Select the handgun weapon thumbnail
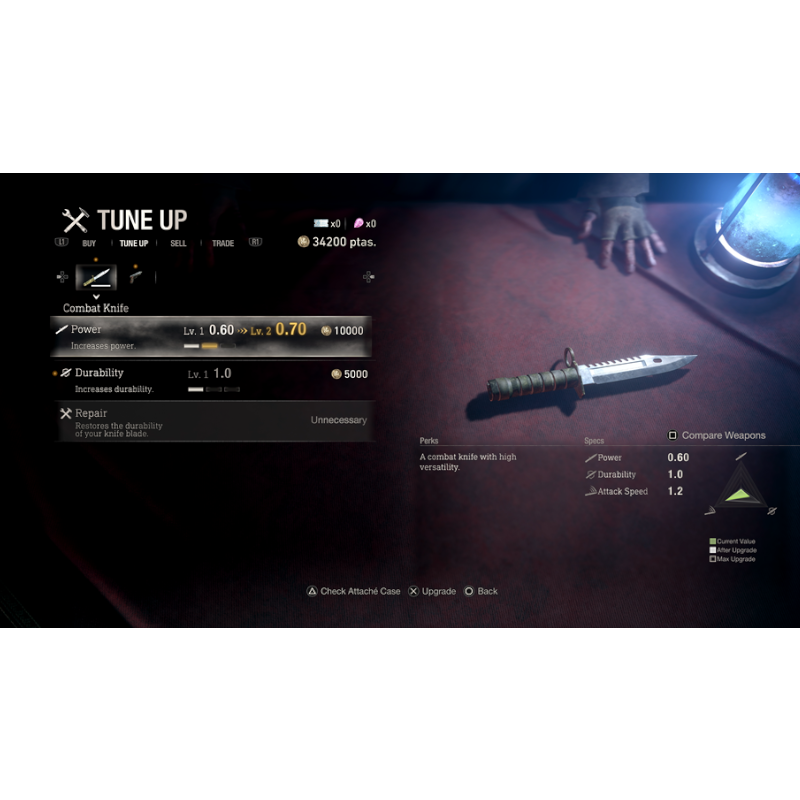800x800 pixels. pyautogui.click(x=135, y=277)
